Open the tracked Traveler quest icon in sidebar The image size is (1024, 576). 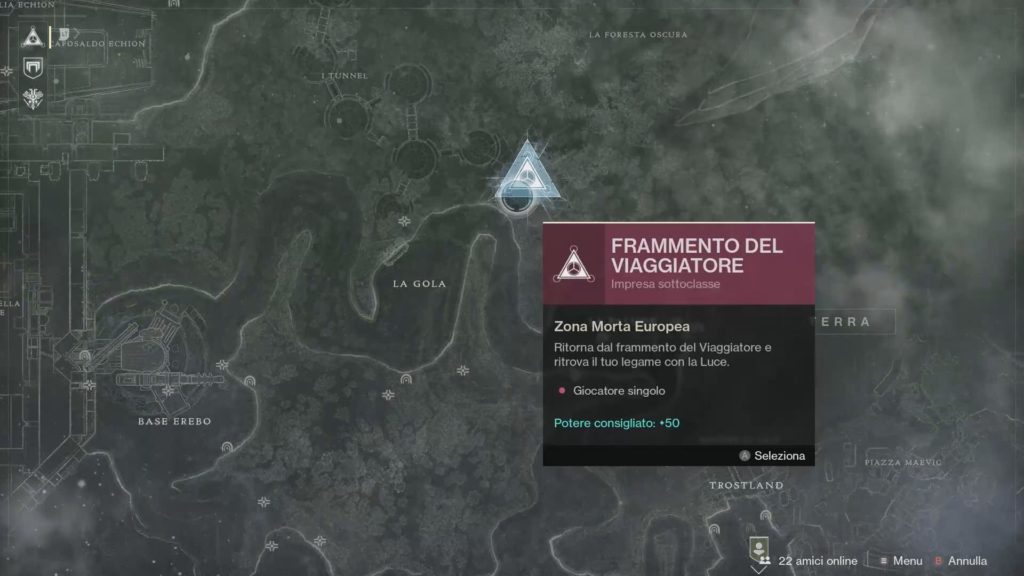pos(32,38)
